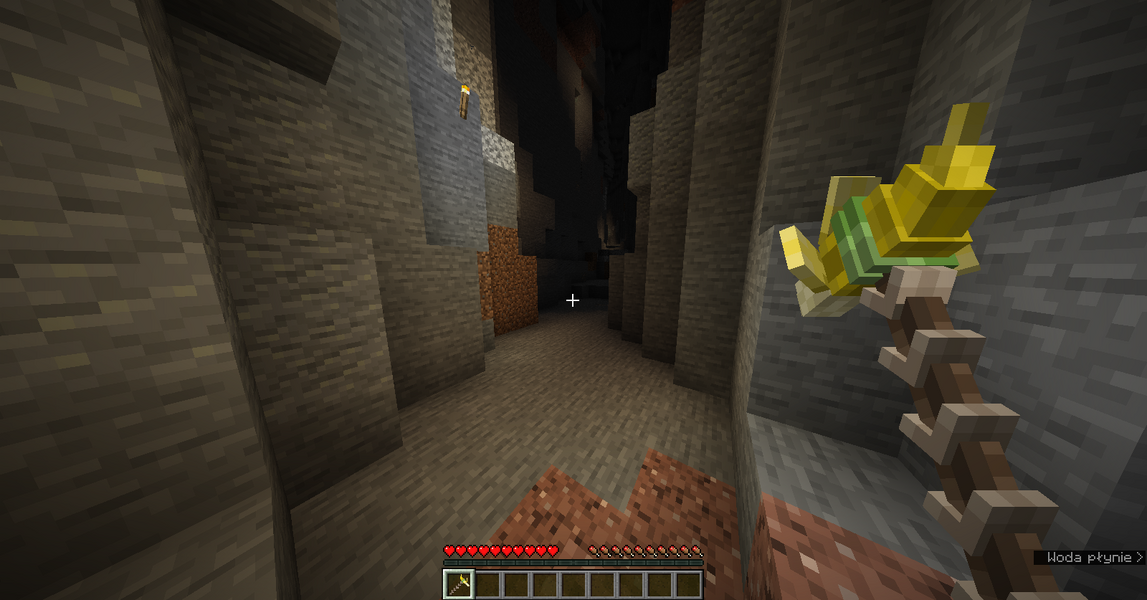Select the golden staff hotbar slot
1147x600 pixels.
click(x=459, y=584)
